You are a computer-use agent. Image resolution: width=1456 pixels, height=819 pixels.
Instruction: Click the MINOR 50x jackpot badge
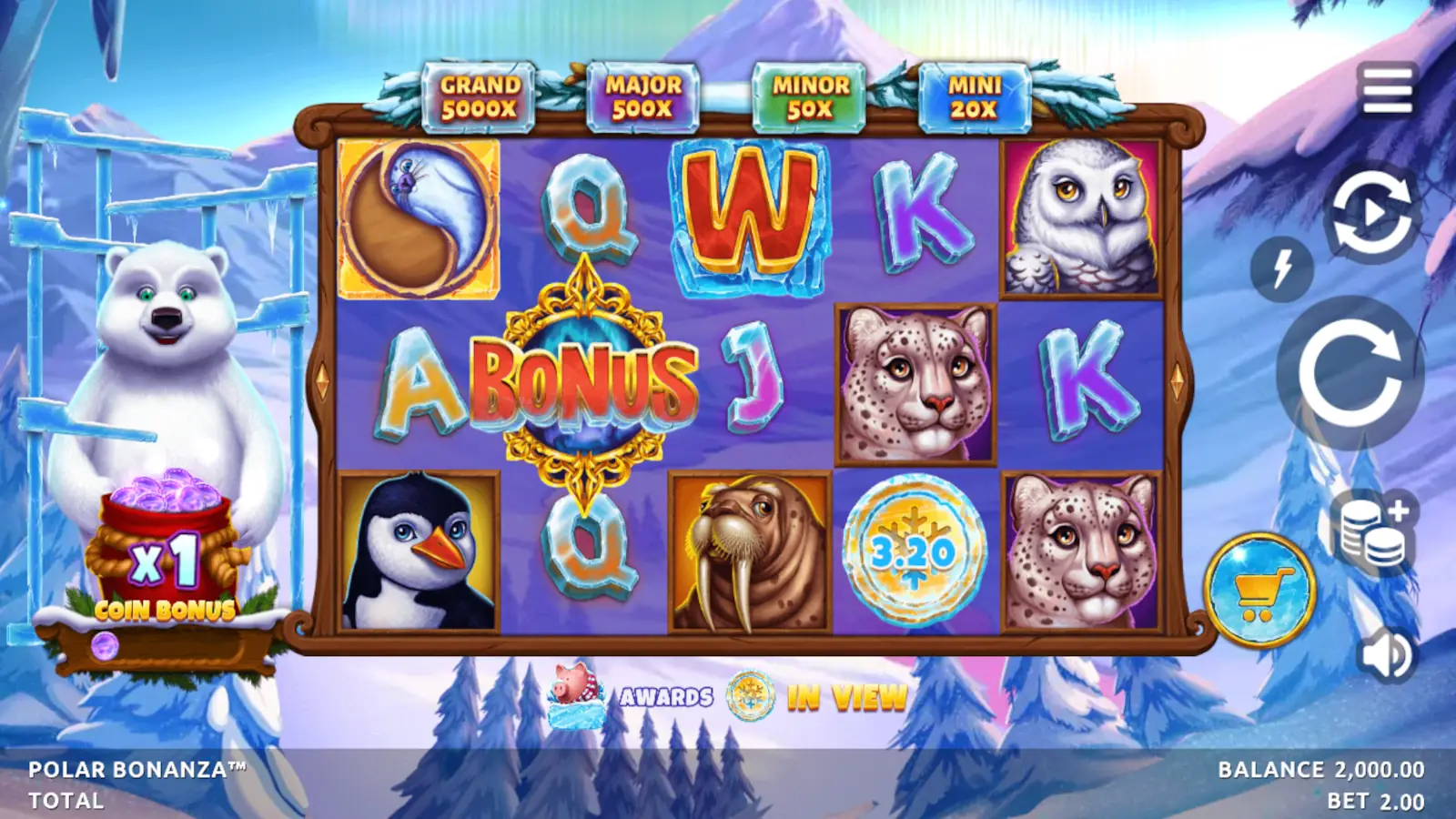coord(806,94)
